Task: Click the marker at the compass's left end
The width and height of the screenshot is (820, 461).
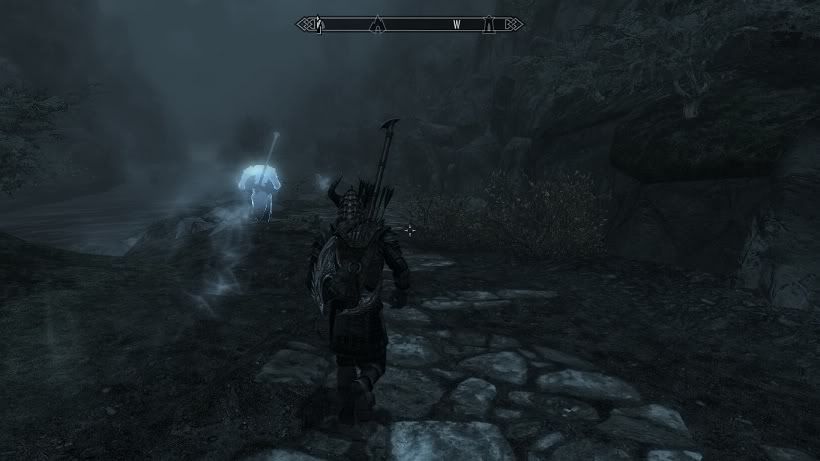Action: click(x=319, y=24)
